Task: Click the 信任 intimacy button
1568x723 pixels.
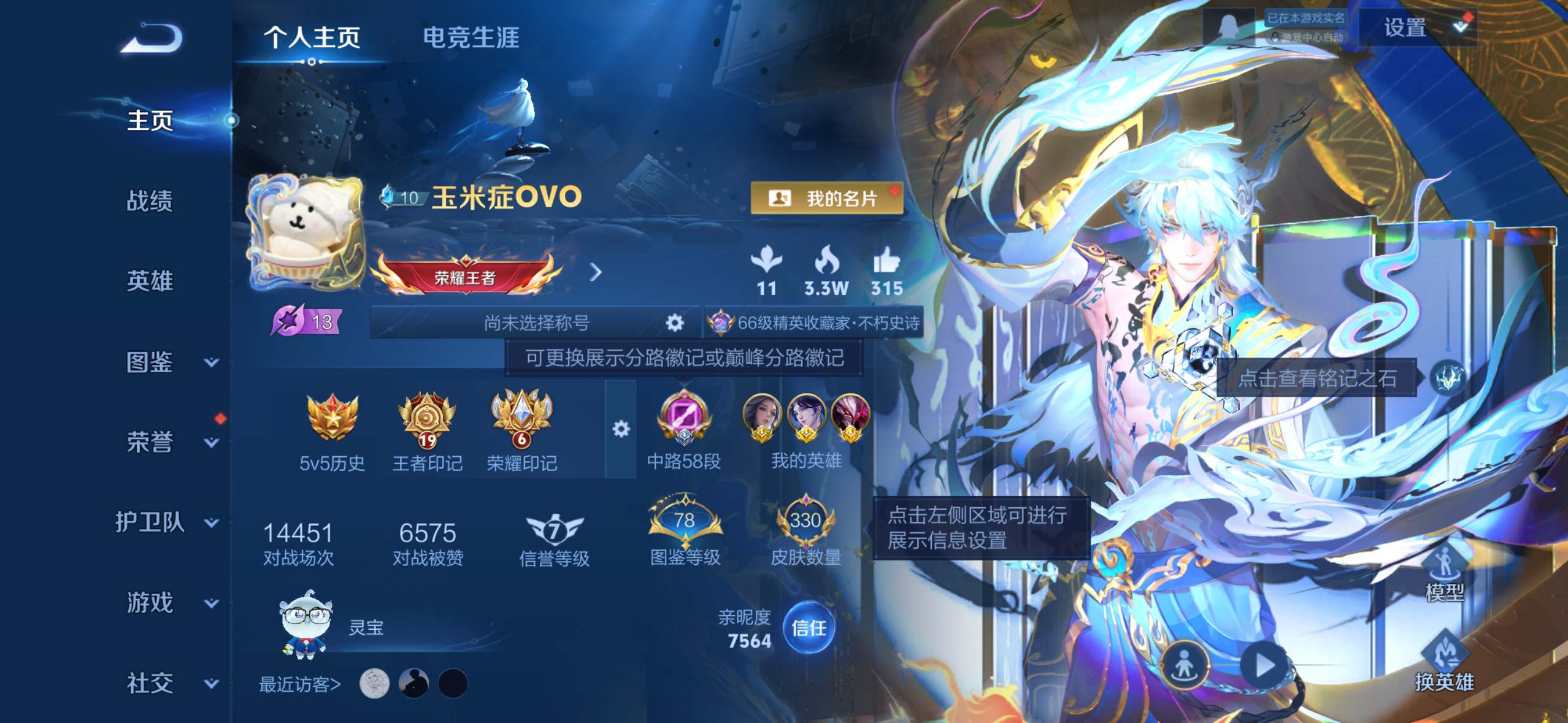Action: [809, 627]
